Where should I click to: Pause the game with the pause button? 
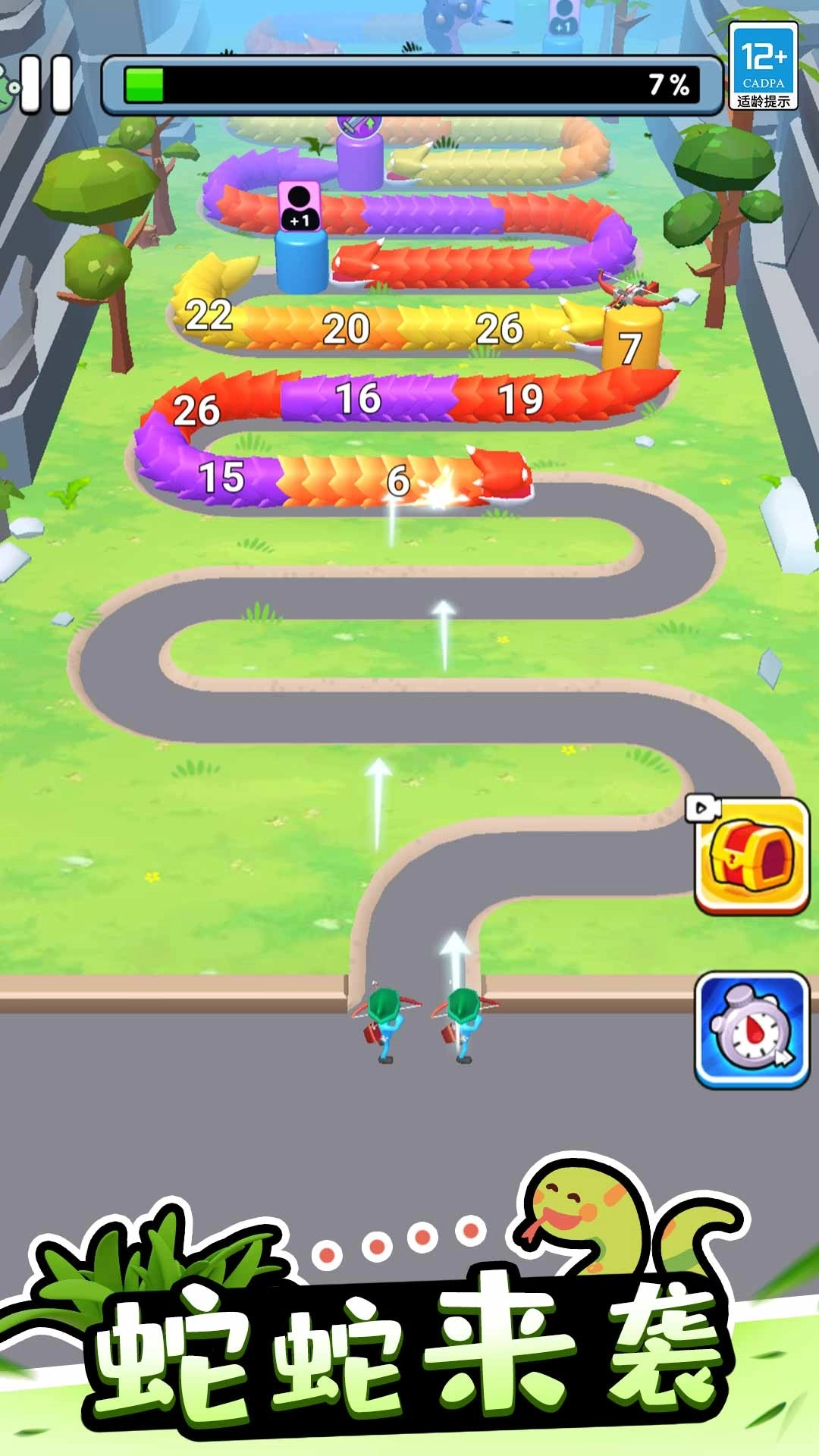tap(47, 85)
